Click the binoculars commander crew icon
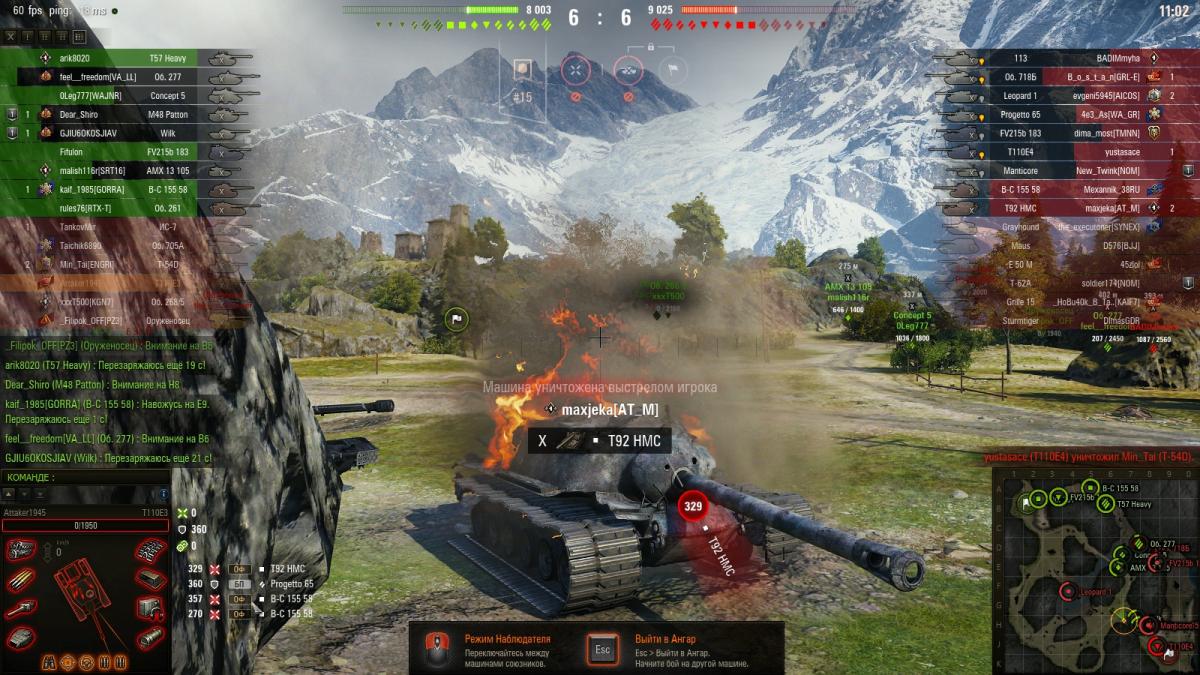The image size is (1200, 675). (48, 662)
